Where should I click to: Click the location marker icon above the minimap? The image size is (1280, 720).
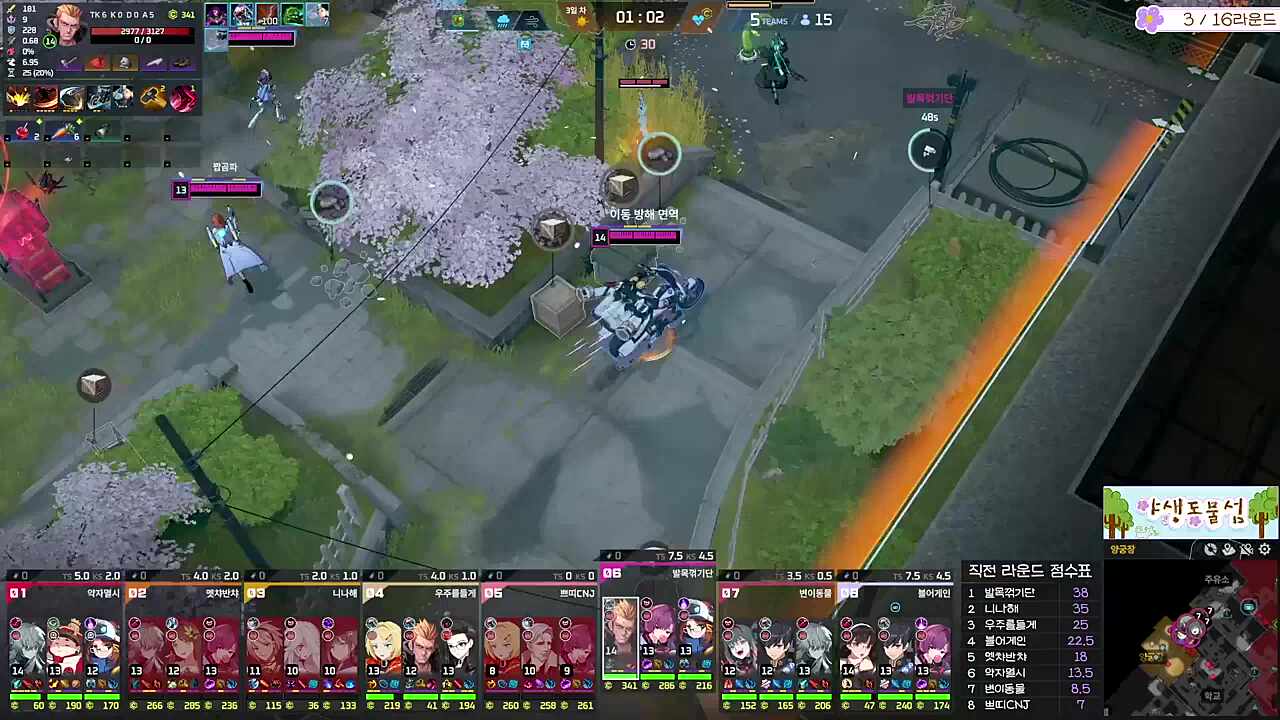click(1228, 549)
